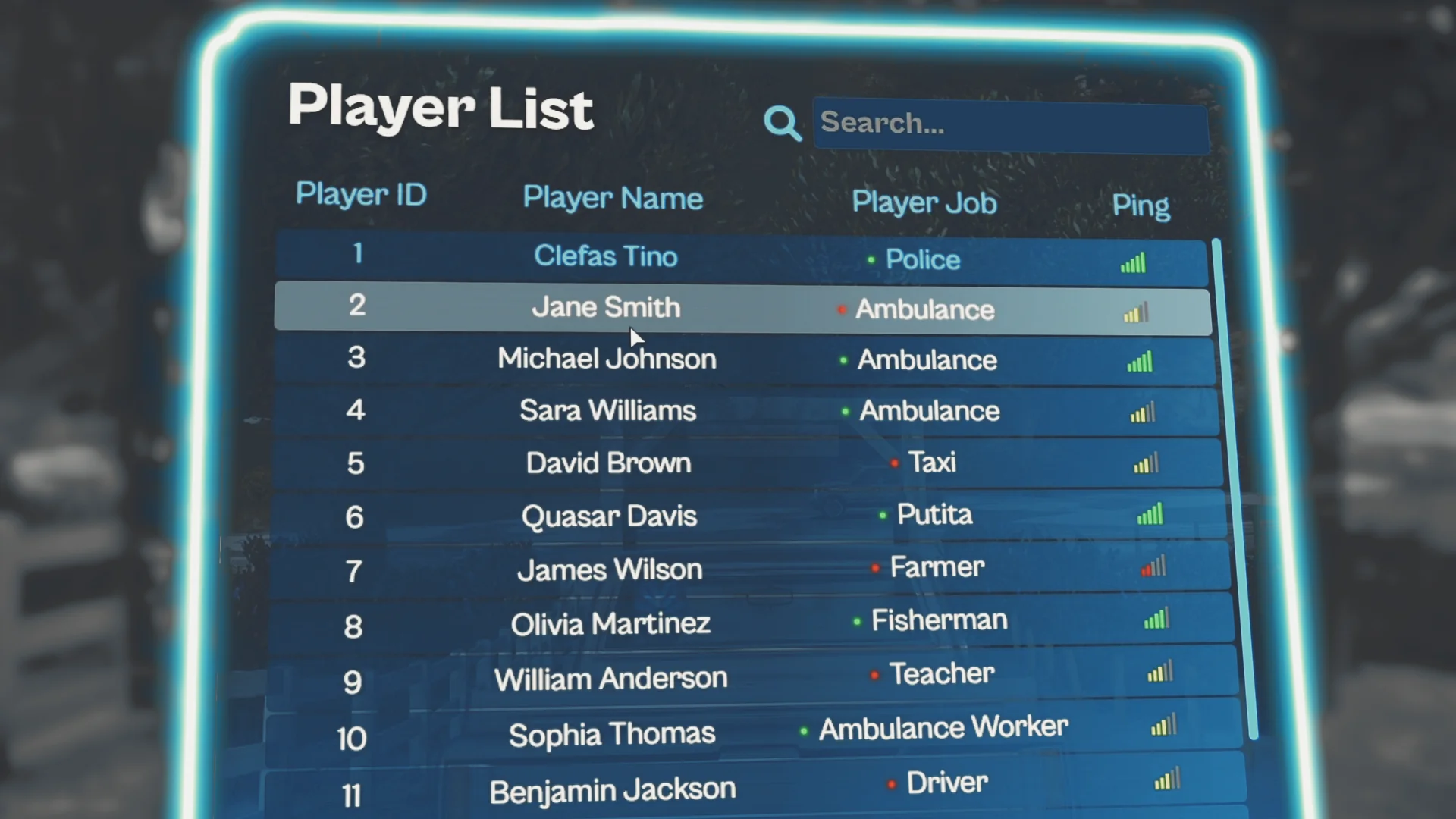Select the Clefas Tino player row

(x=605, y=256)
